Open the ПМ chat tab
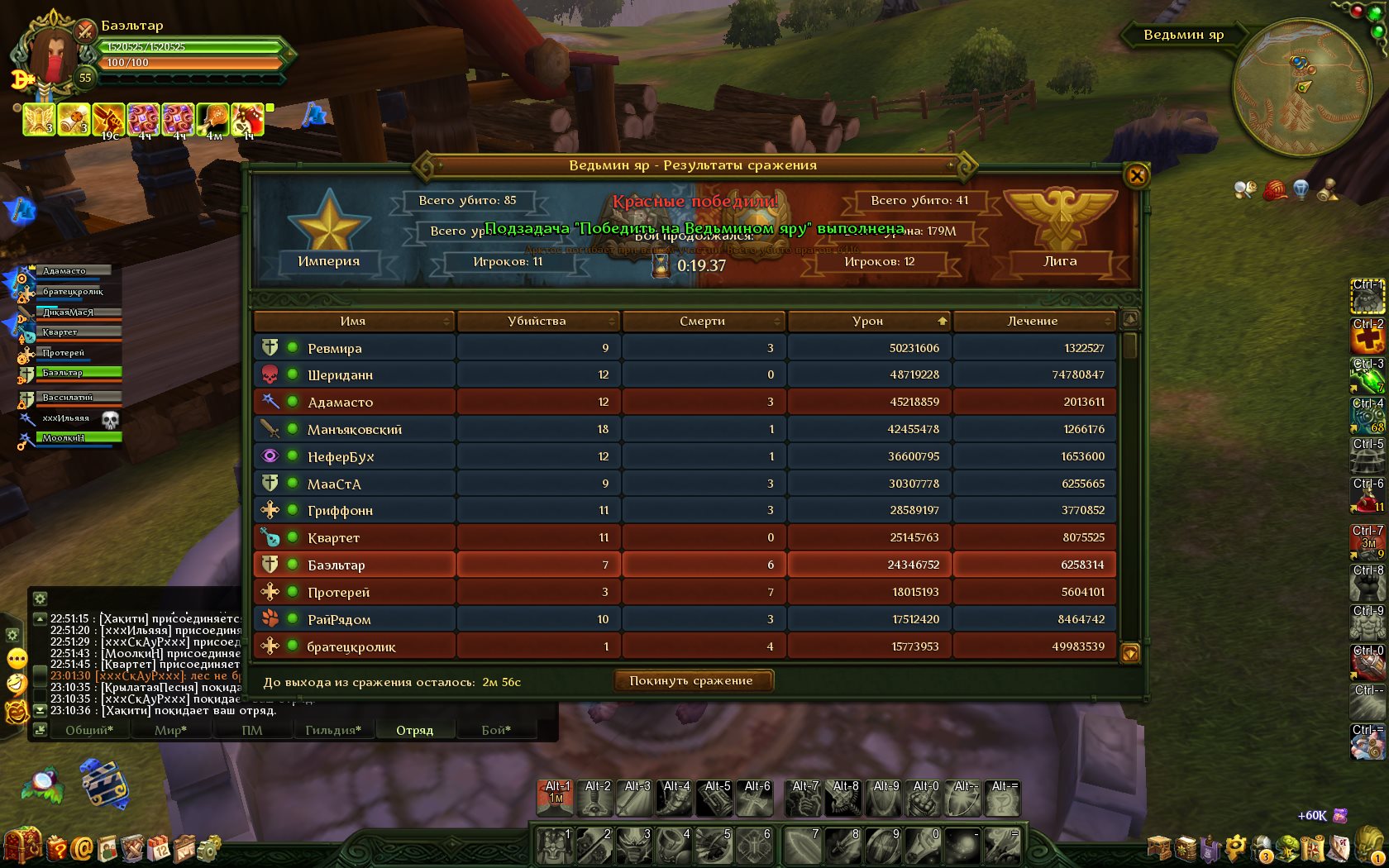1389x868 pixels. pyautogui.click(x=252, y=730)
